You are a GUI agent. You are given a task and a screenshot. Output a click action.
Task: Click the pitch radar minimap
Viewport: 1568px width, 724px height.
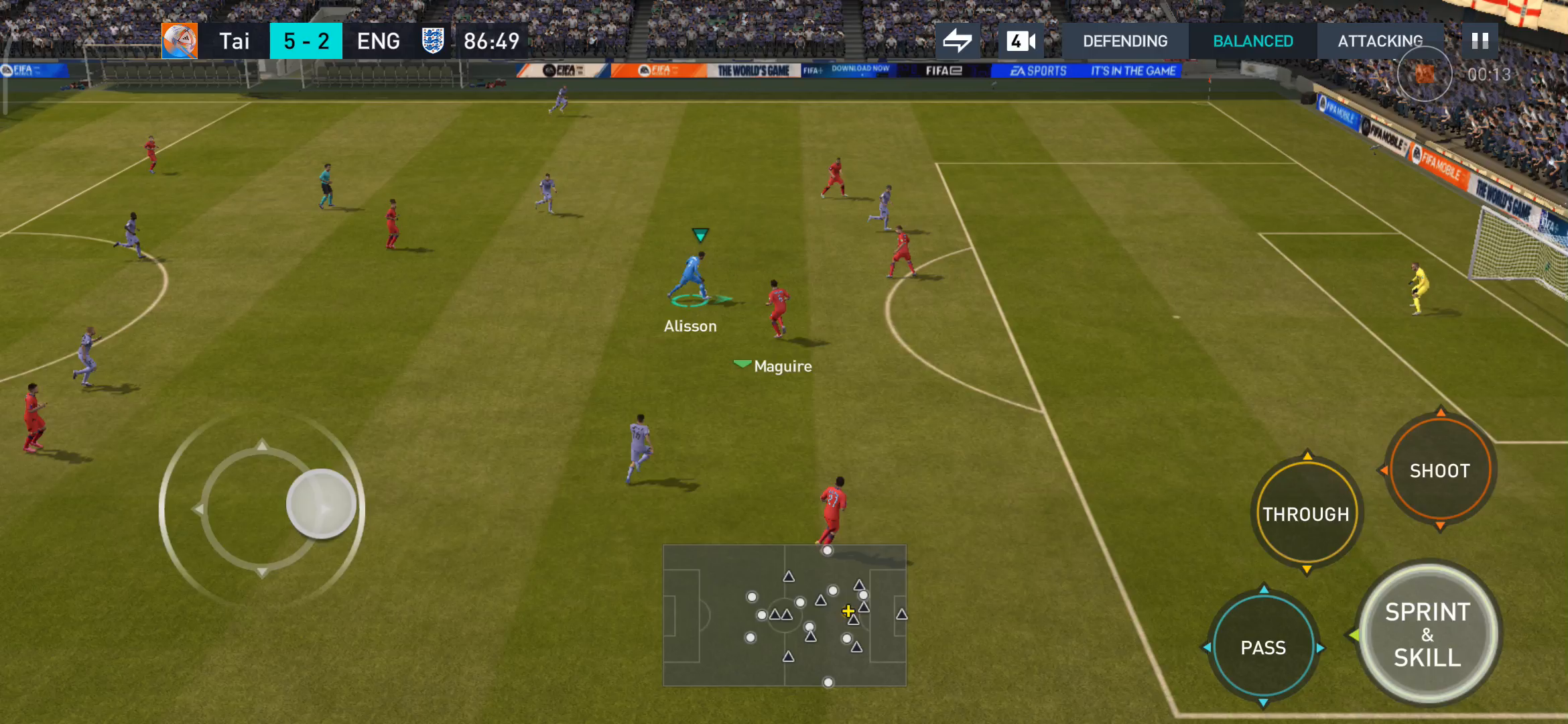pos(785,615)
